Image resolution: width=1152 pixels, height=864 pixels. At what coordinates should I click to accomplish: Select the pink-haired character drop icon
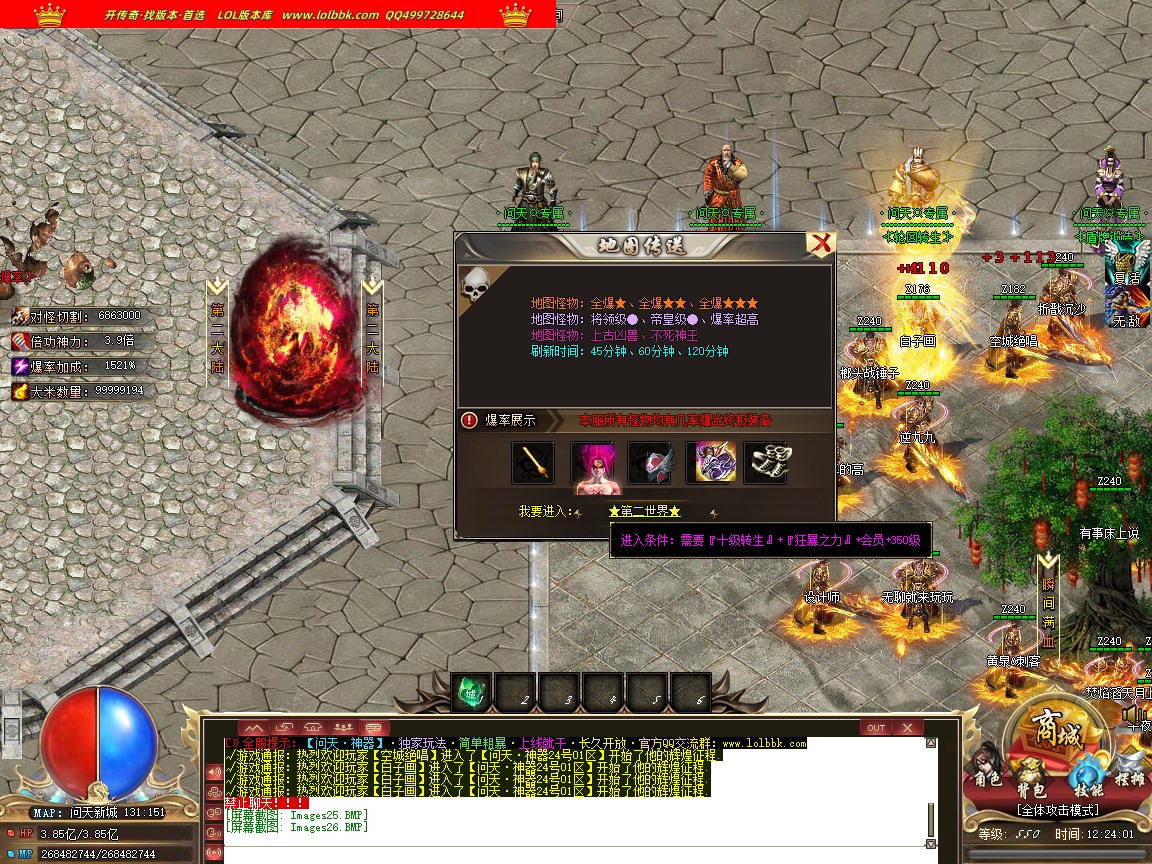coord(591,464)
